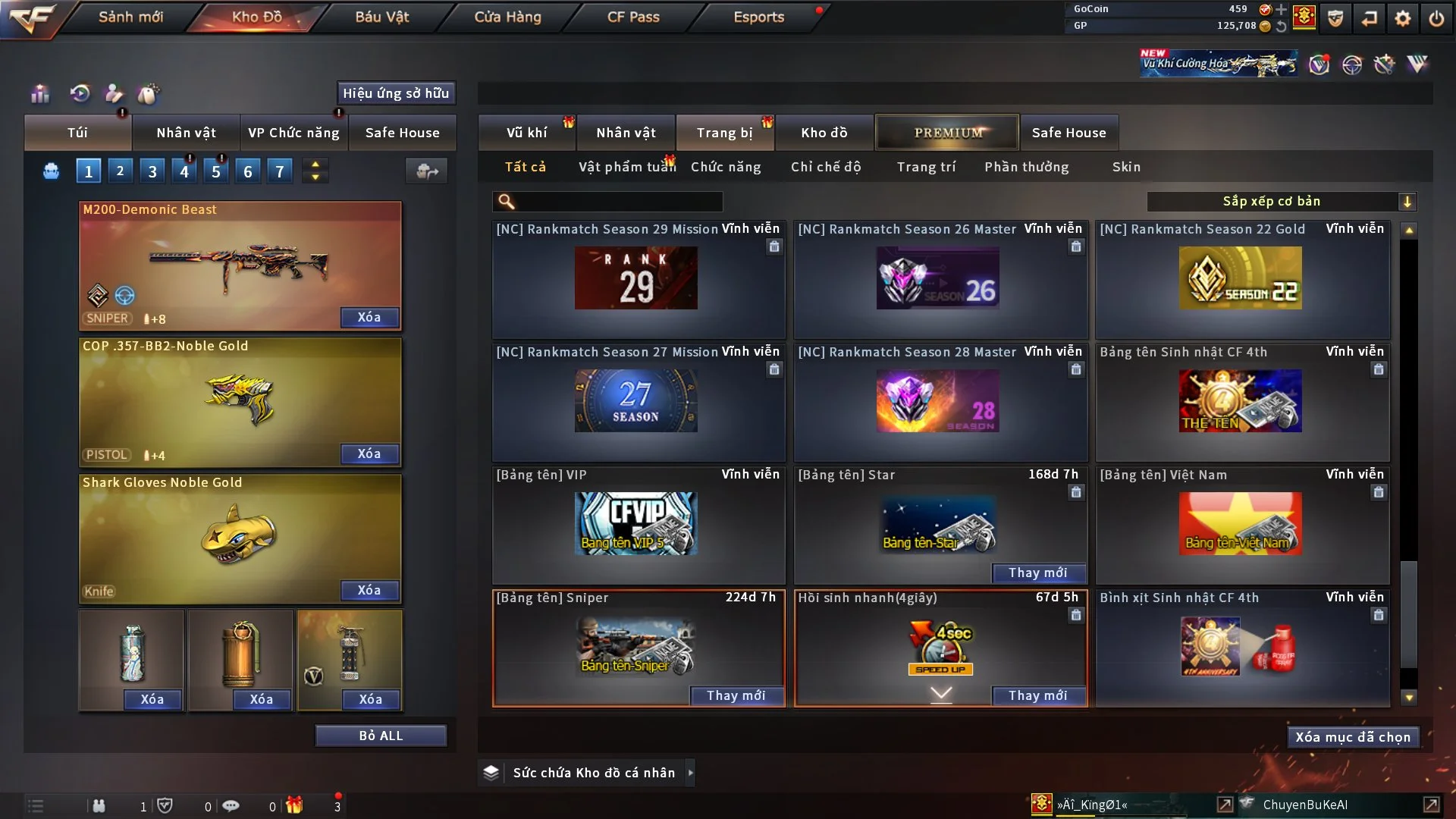Remove the M200-Demonic Beast with Xóa

tap(369, 317)
